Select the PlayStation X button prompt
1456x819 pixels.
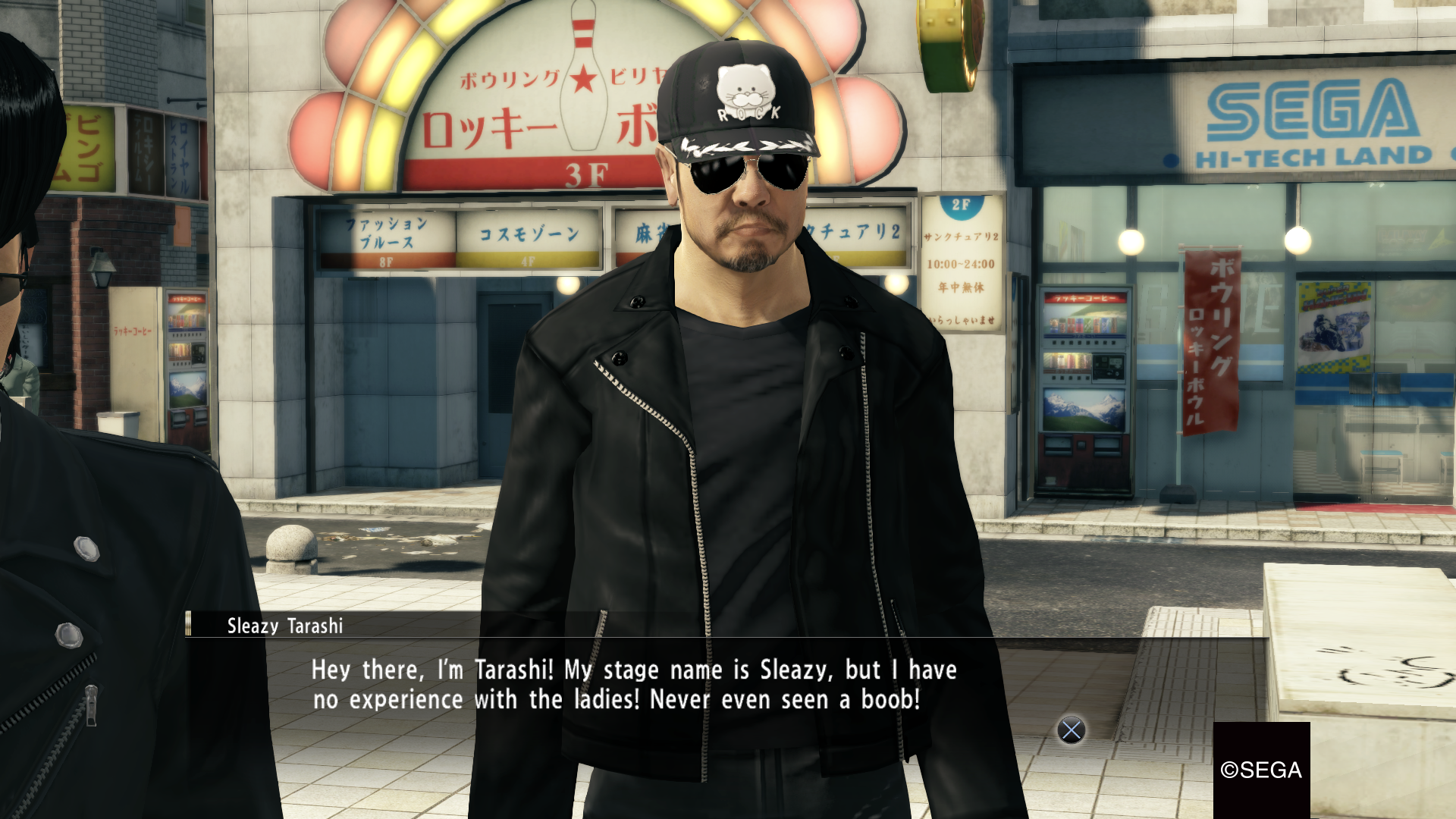(1070, 732)
